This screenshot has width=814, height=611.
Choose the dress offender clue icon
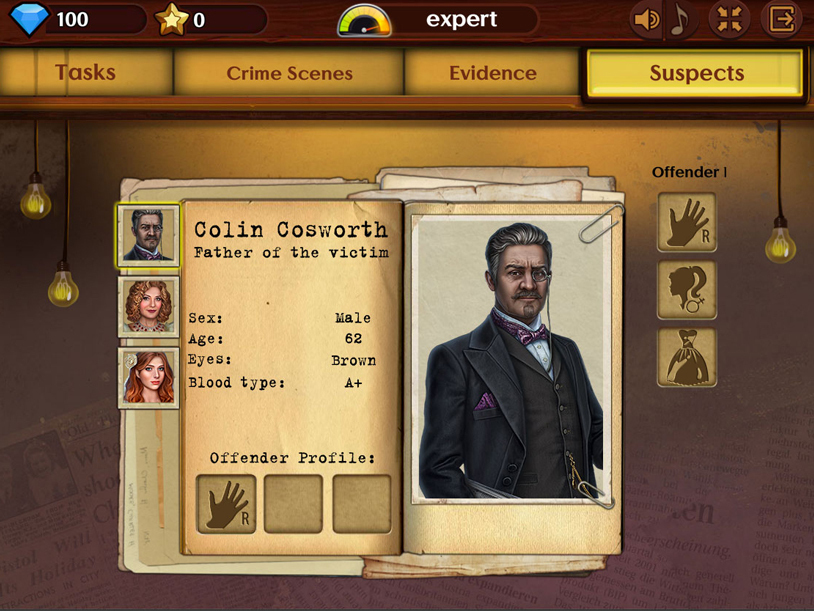point(687,358)
